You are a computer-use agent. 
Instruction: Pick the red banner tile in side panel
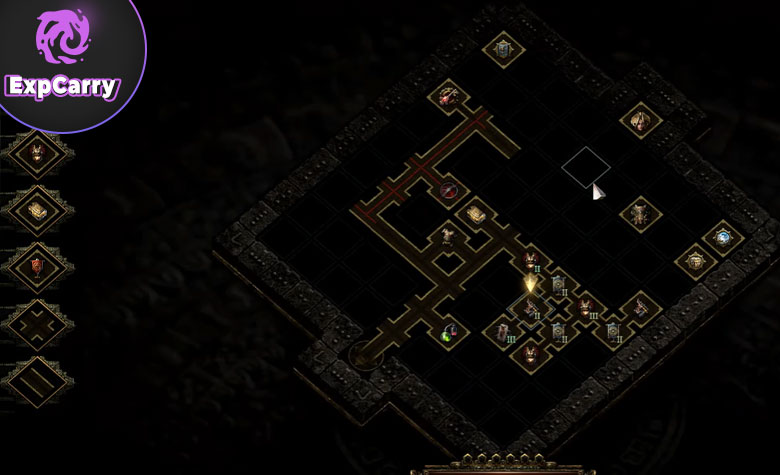(x=39, y=267)
